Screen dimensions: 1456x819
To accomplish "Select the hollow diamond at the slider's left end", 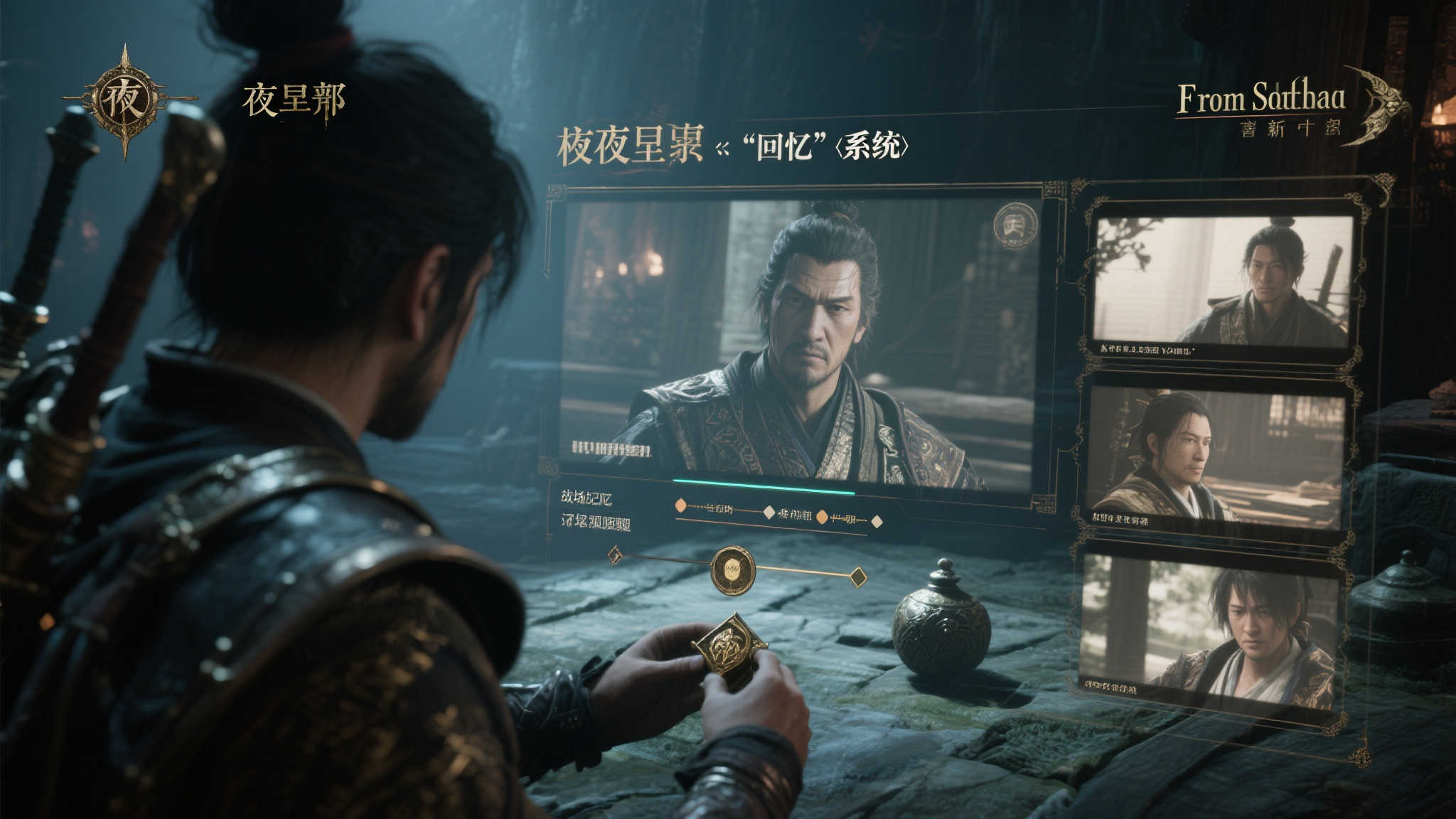I will coord(615,555).
